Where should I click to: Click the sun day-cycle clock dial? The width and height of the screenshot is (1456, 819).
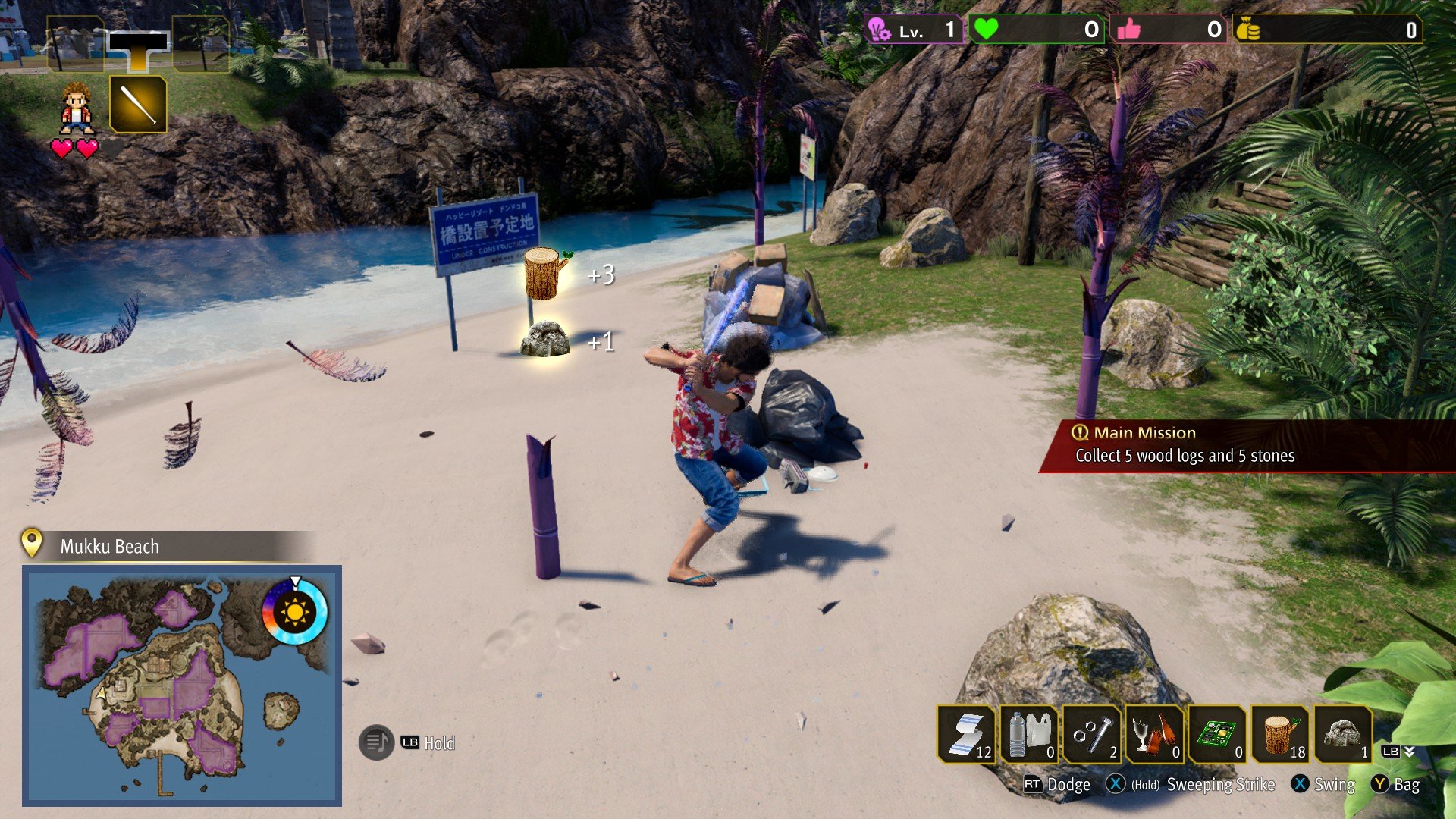pos(294,611)
